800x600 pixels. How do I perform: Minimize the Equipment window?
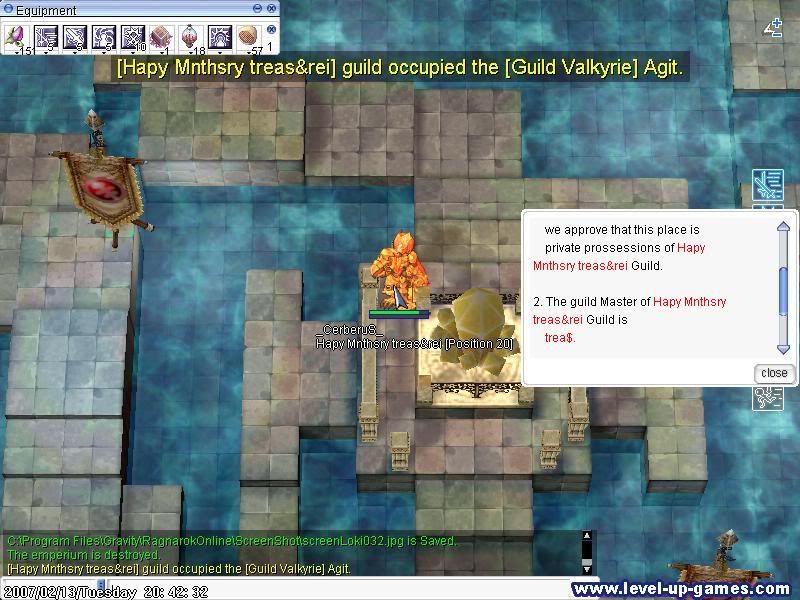pyautogui.click(x=258, y=9)
